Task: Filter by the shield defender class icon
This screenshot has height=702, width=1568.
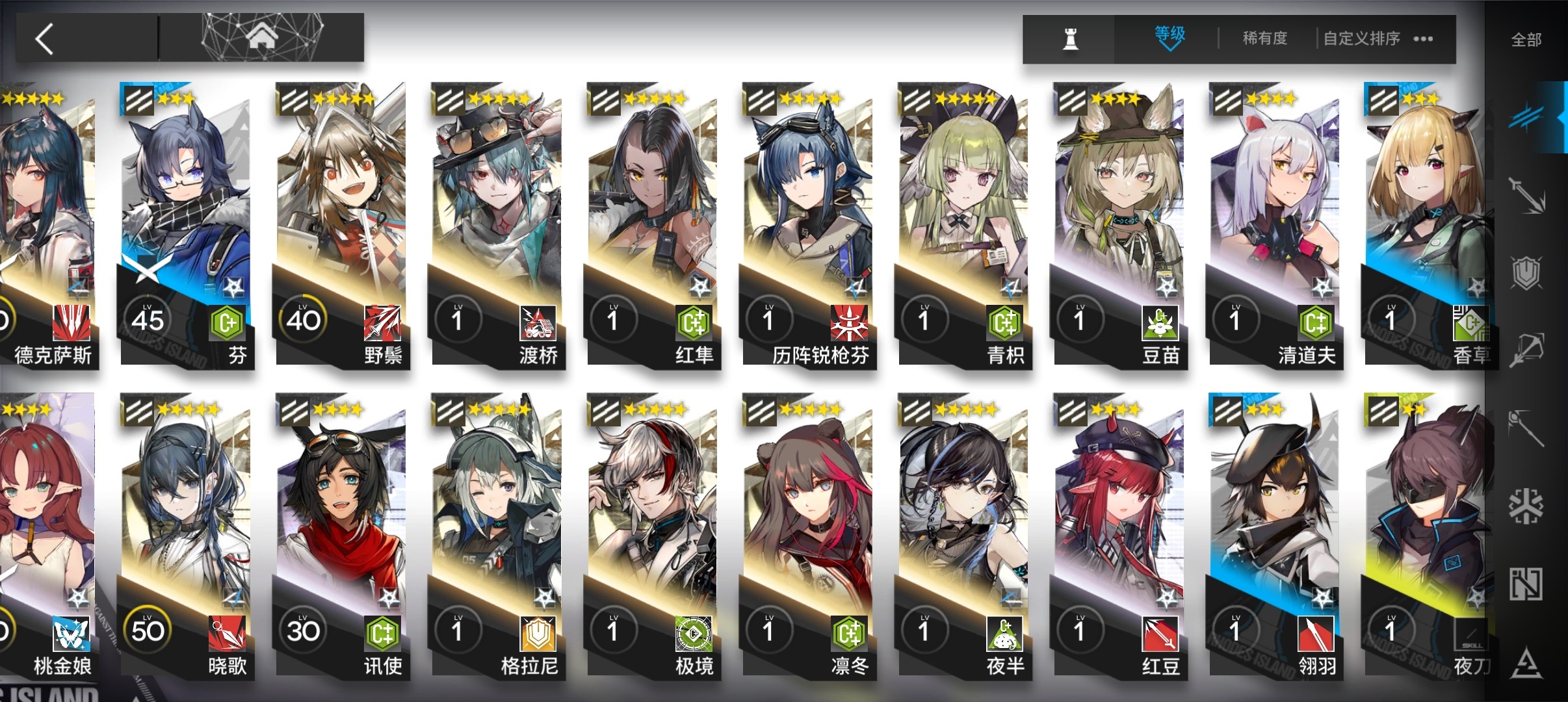Action: (1526, 272)
